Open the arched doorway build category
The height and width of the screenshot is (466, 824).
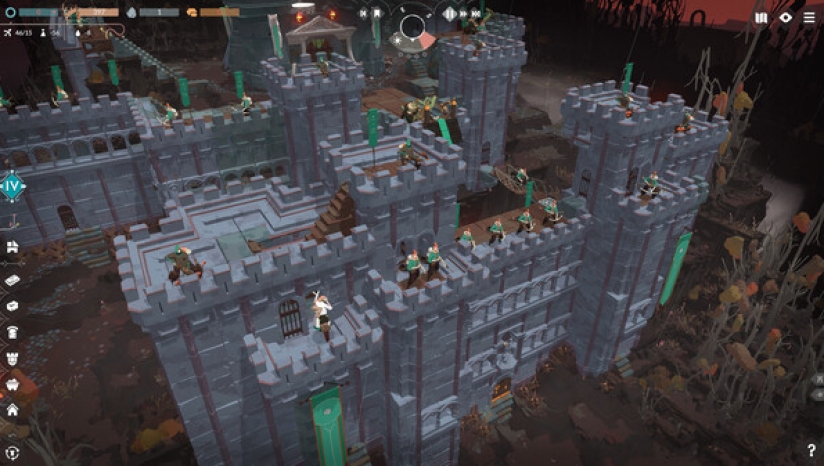coord(12,331)
